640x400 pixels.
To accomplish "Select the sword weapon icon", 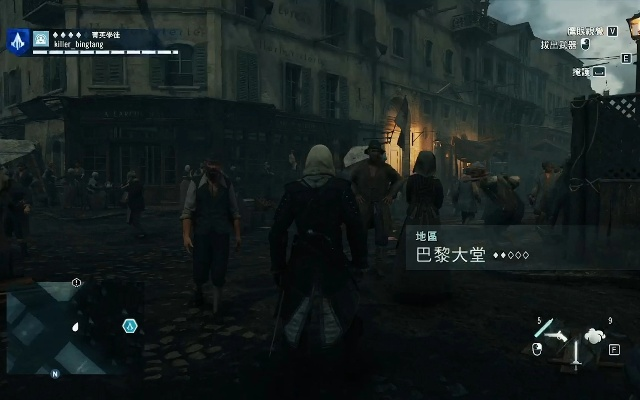I will (576, 354).
